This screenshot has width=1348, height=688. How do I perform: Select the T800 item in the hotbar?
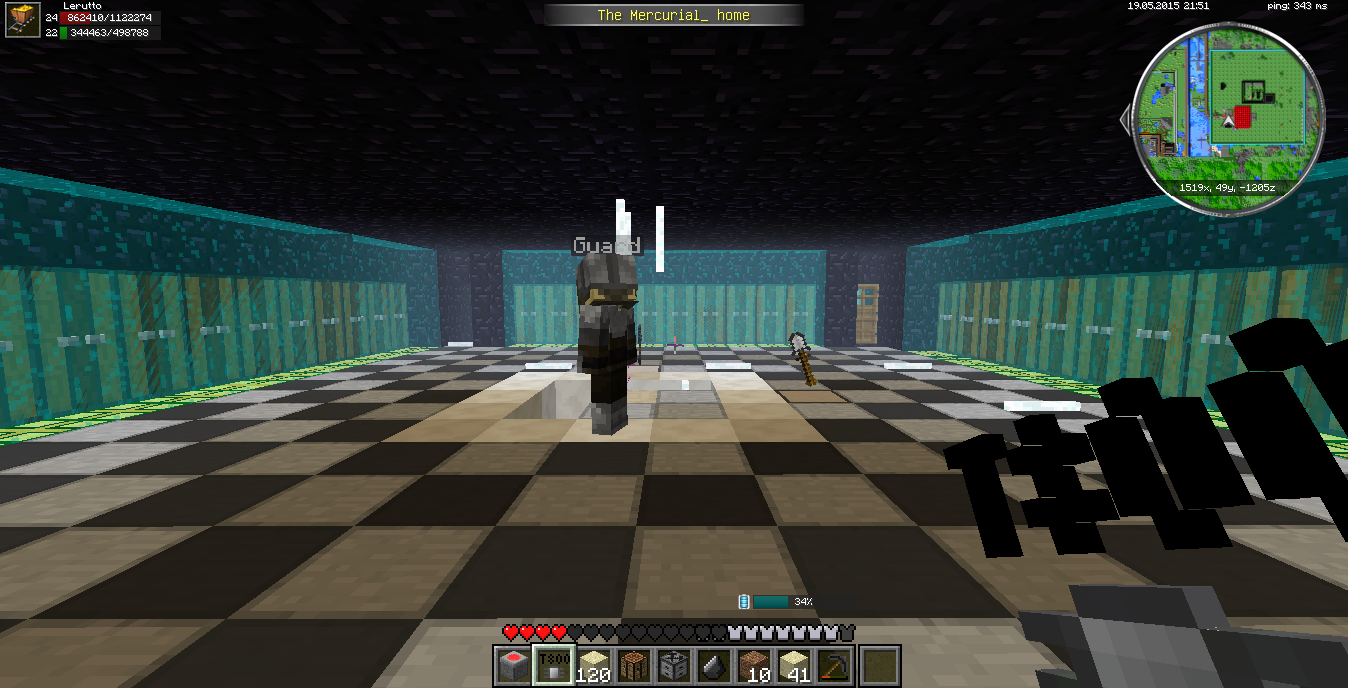click(553, 666)
